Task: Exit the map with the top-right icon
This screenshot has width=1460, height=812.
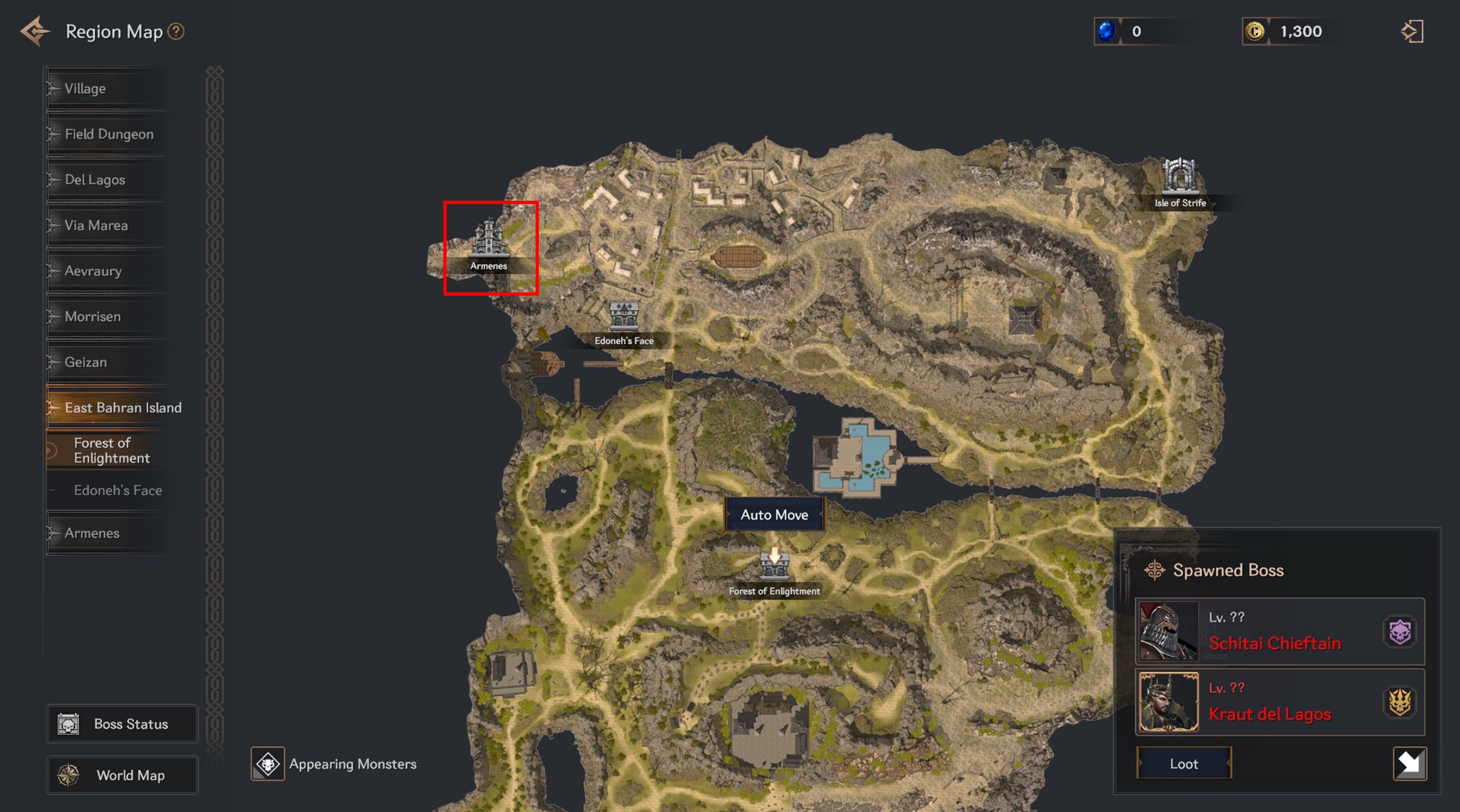Action: (1412, 31)
